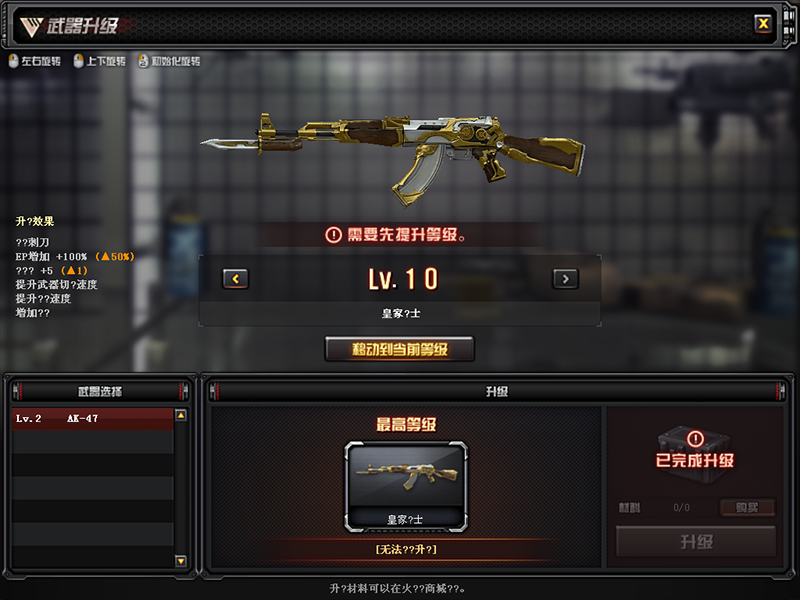Screen dimensions: 800x600
Task: Buy upgrade materials with 购买 button
Action: click(x=747, y=507)
